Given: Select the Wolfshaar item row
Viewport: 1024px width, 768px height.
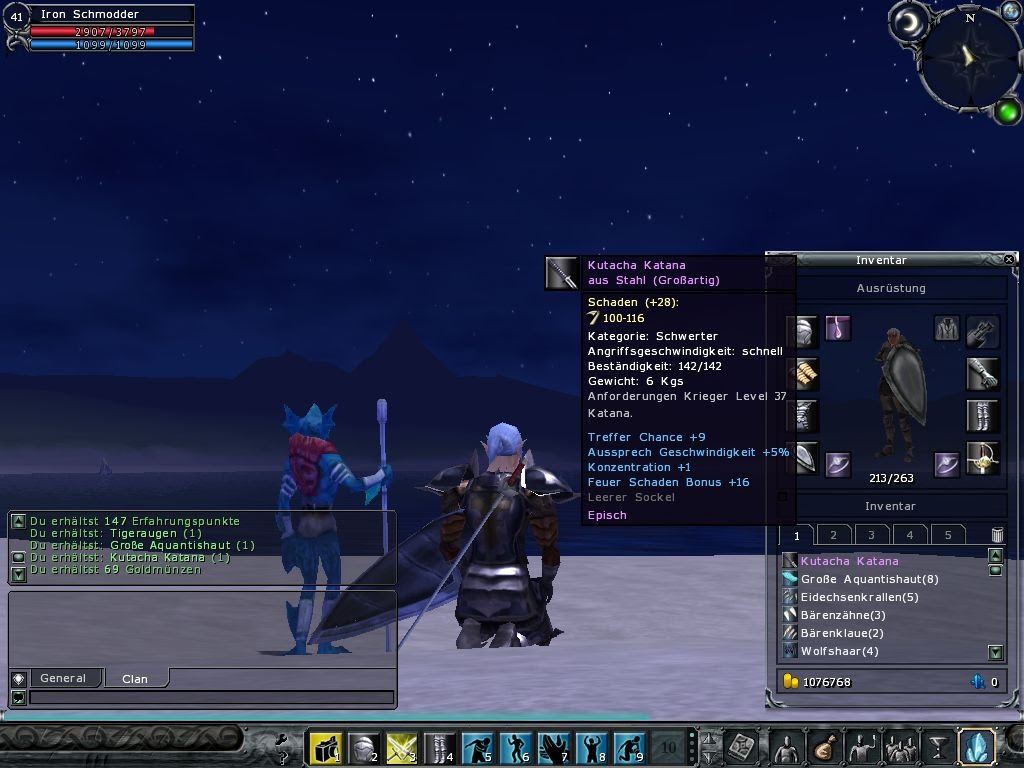Looking at the screenshot, I should pos(839,651).
